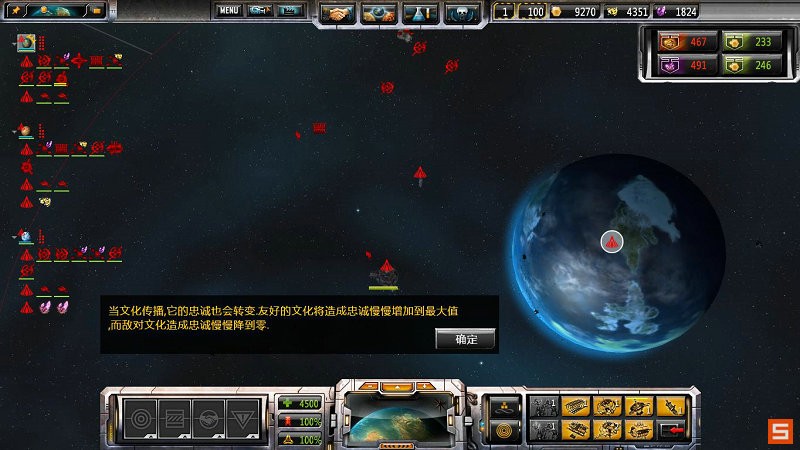Select the third planet in empire tree
Image resolution: width=800 pixels, height=450 pixels.
(x=26, y=237)
